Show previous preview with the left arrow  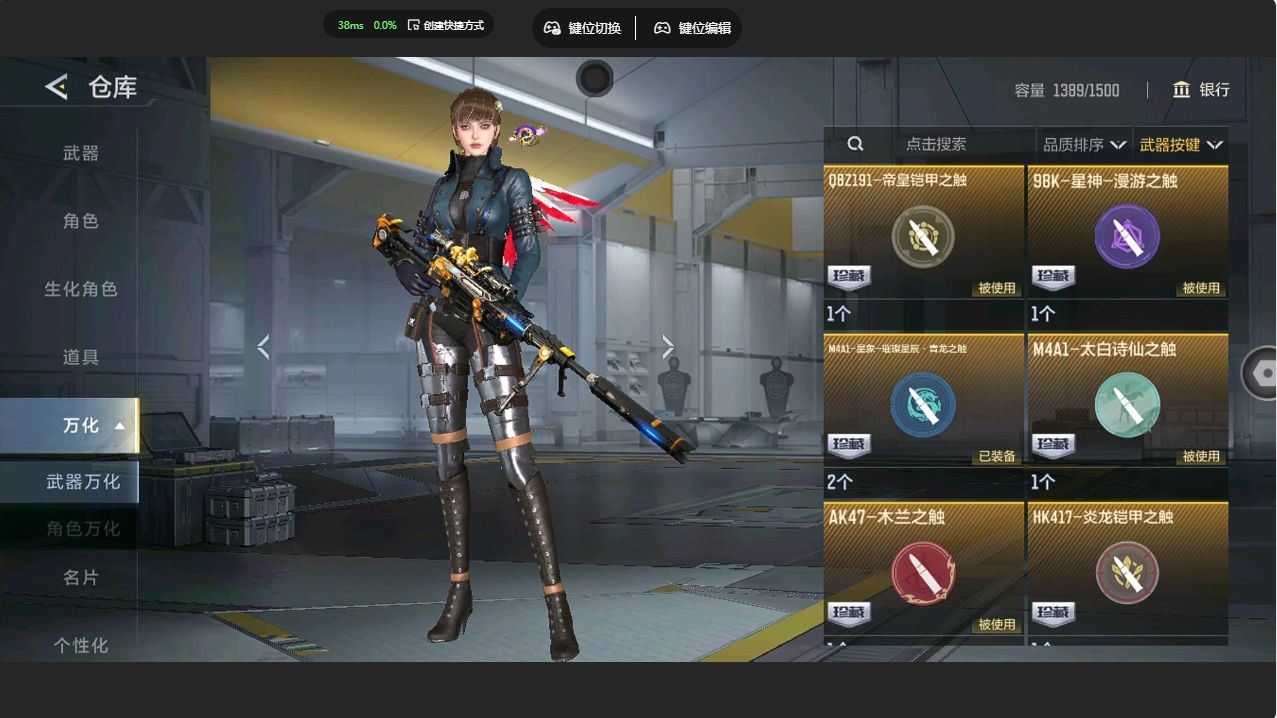(x=263, y=347)
